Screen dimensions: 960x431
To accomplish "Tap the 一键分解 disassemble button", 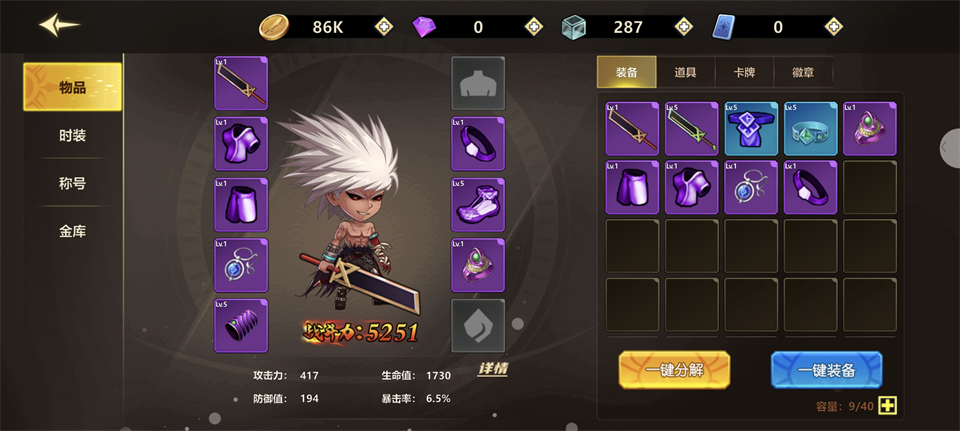I will pos(674,370).
